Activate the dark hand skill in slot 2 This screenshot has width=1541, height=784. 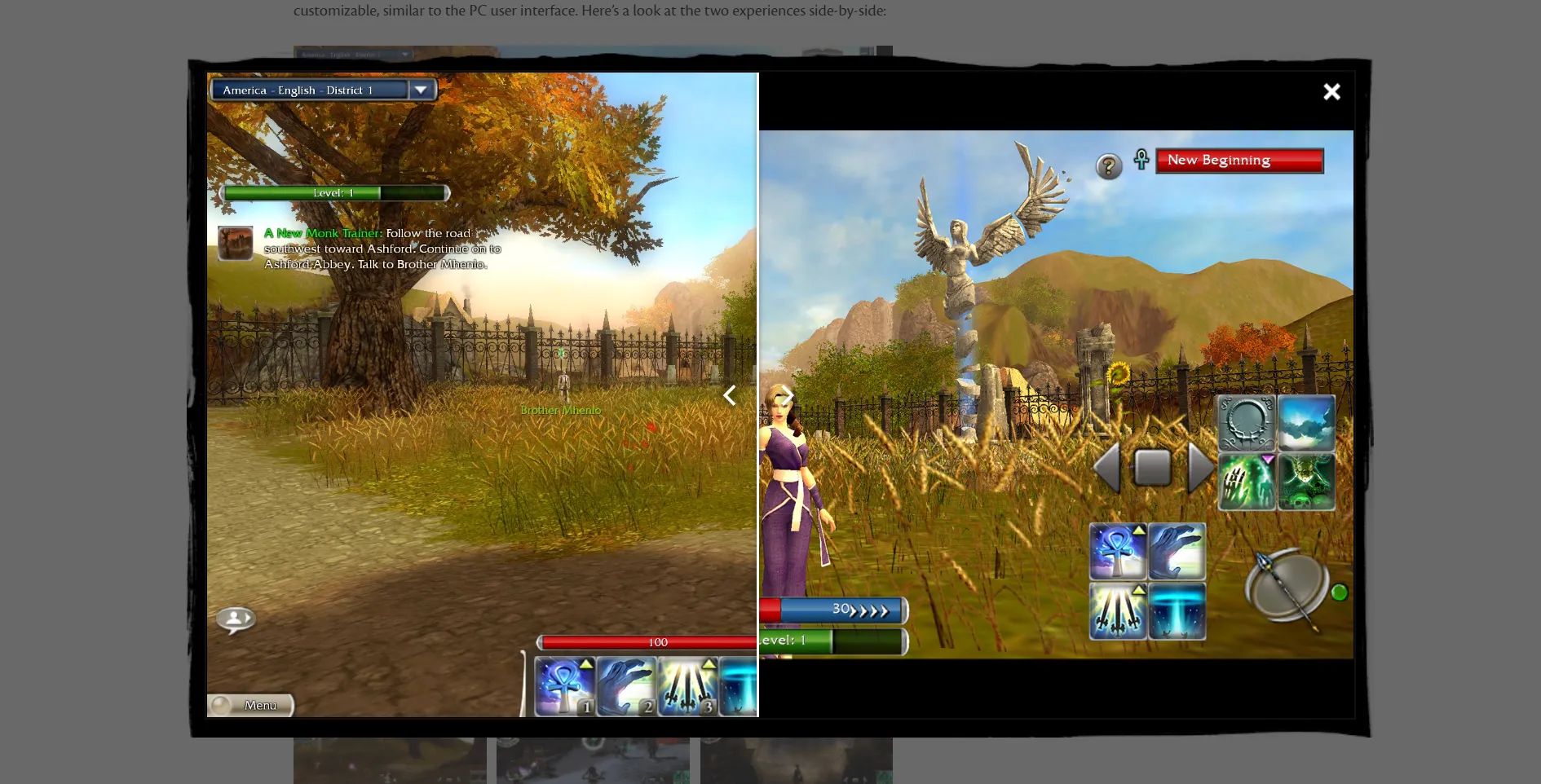click(626, 685)
